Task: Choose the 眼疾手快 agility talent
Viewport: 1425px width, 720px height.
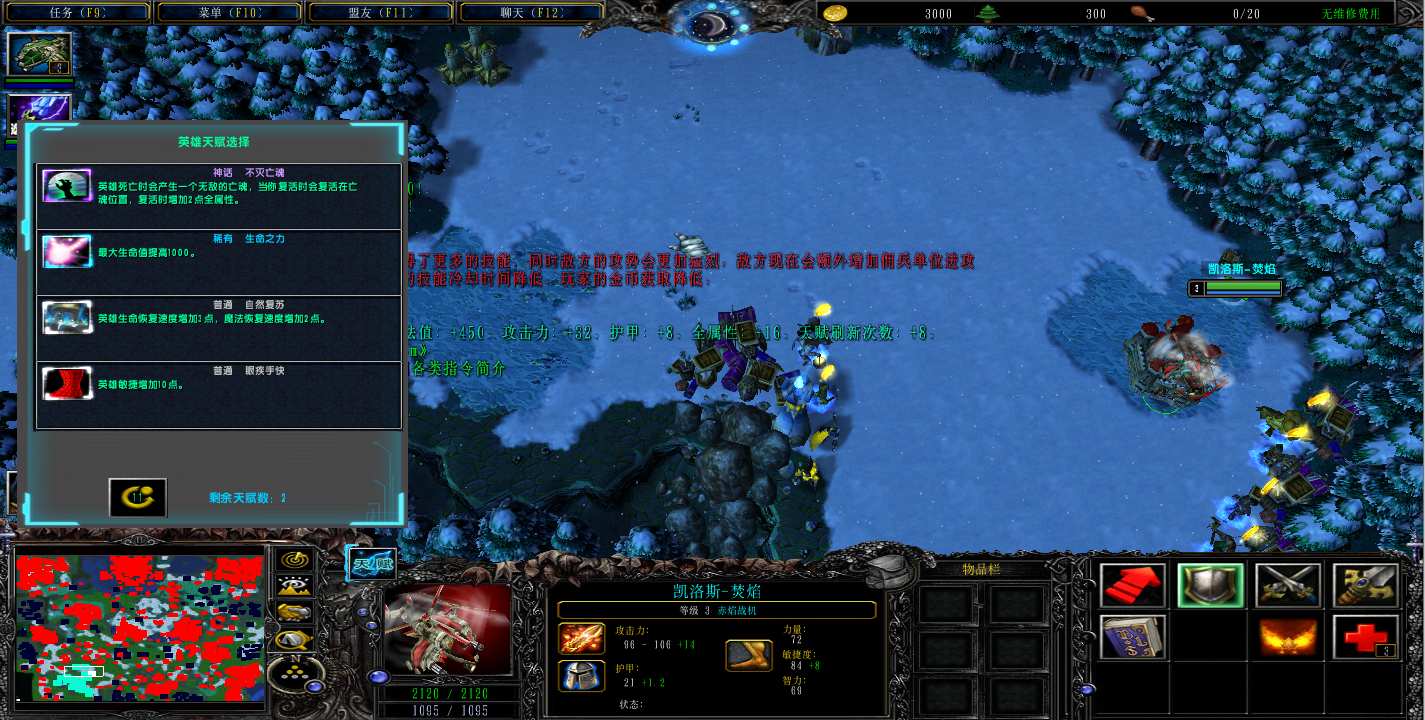Action: 218,394
